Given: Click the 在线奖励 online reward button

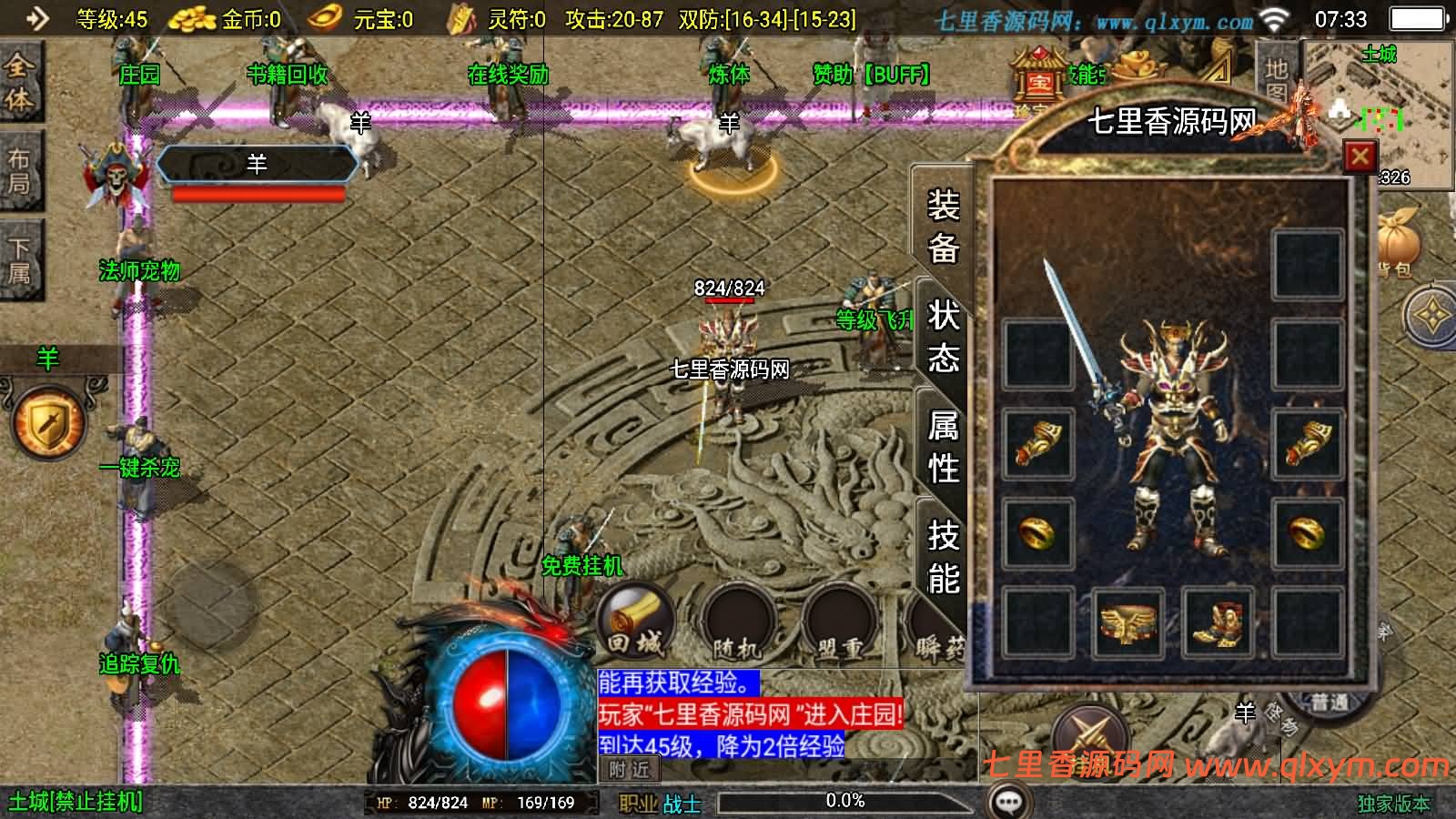Looking at the screenshot, I should point(507,76).
